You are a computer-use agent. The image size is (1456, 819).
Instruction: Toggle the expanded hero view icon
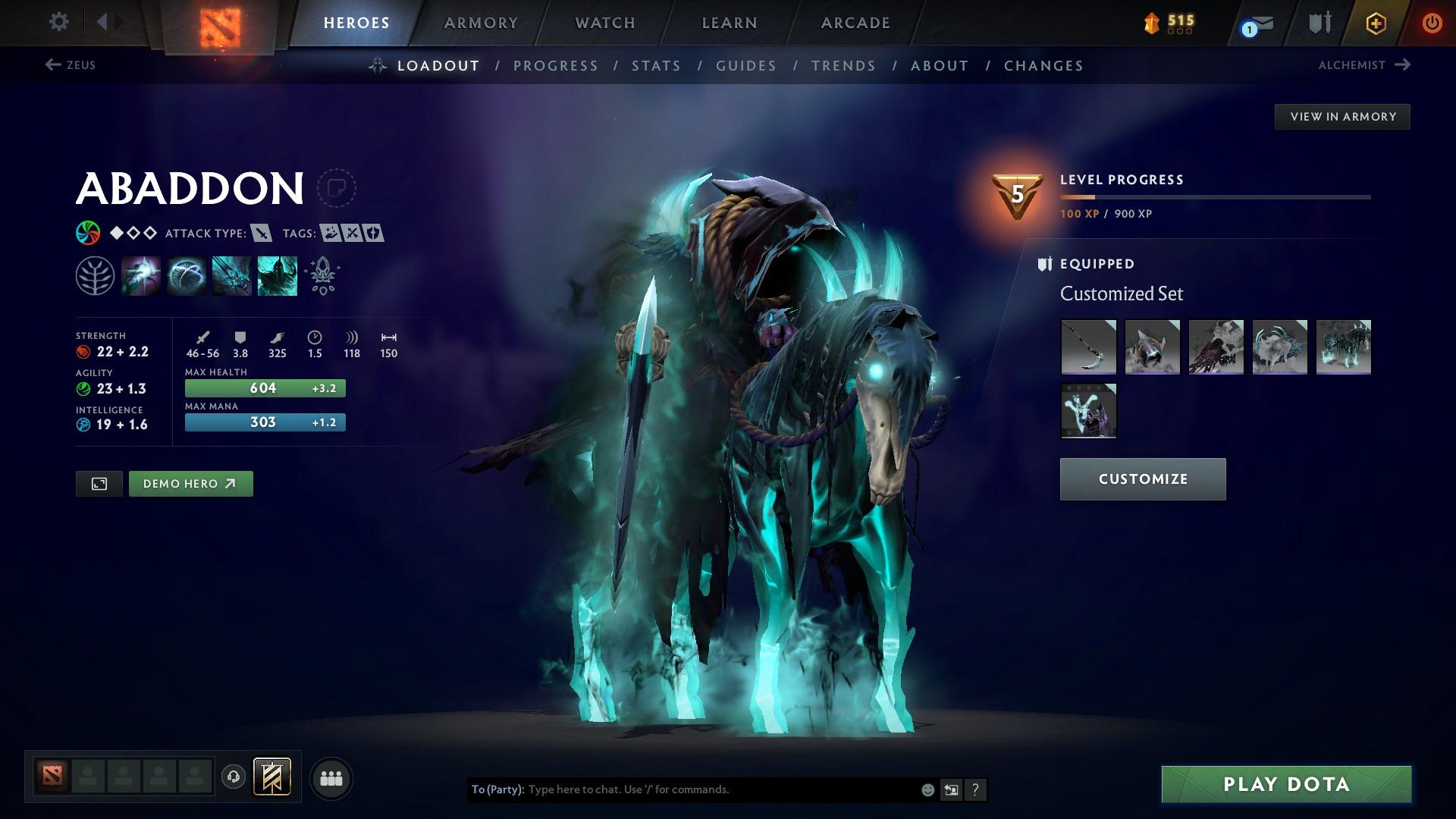pyautogui.click(x=99, y=483)
